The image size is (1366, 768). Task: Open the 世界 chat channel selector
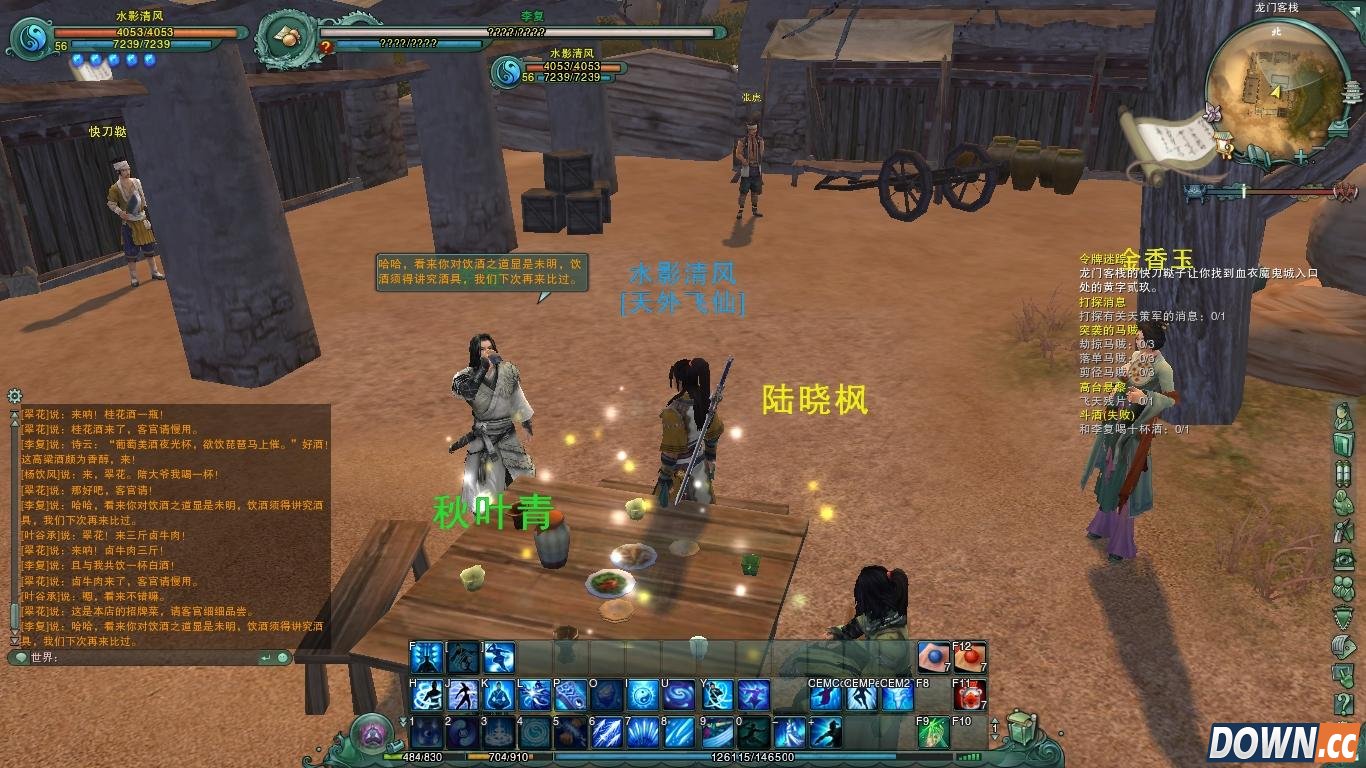24,659
